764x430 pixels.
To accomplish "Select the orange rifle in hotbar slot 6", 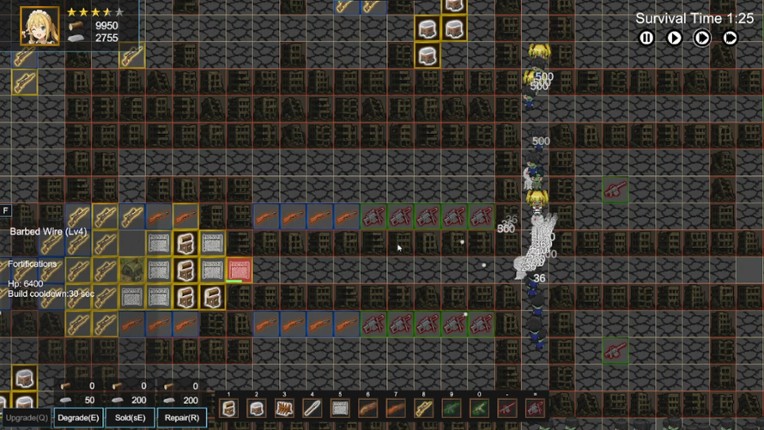I will coord(369,408).
